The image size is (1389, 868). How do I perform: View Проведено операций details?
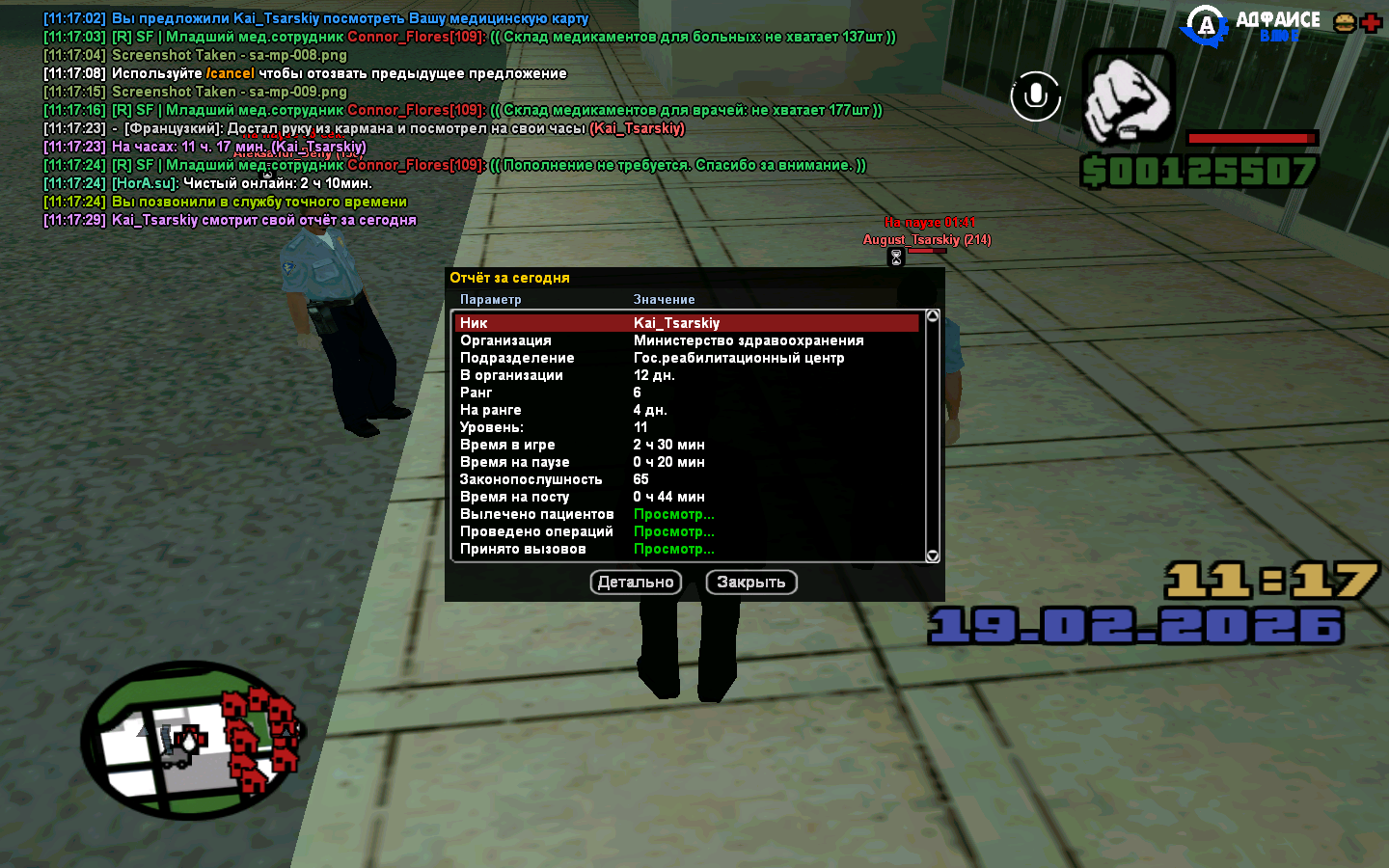coord(673,531)
